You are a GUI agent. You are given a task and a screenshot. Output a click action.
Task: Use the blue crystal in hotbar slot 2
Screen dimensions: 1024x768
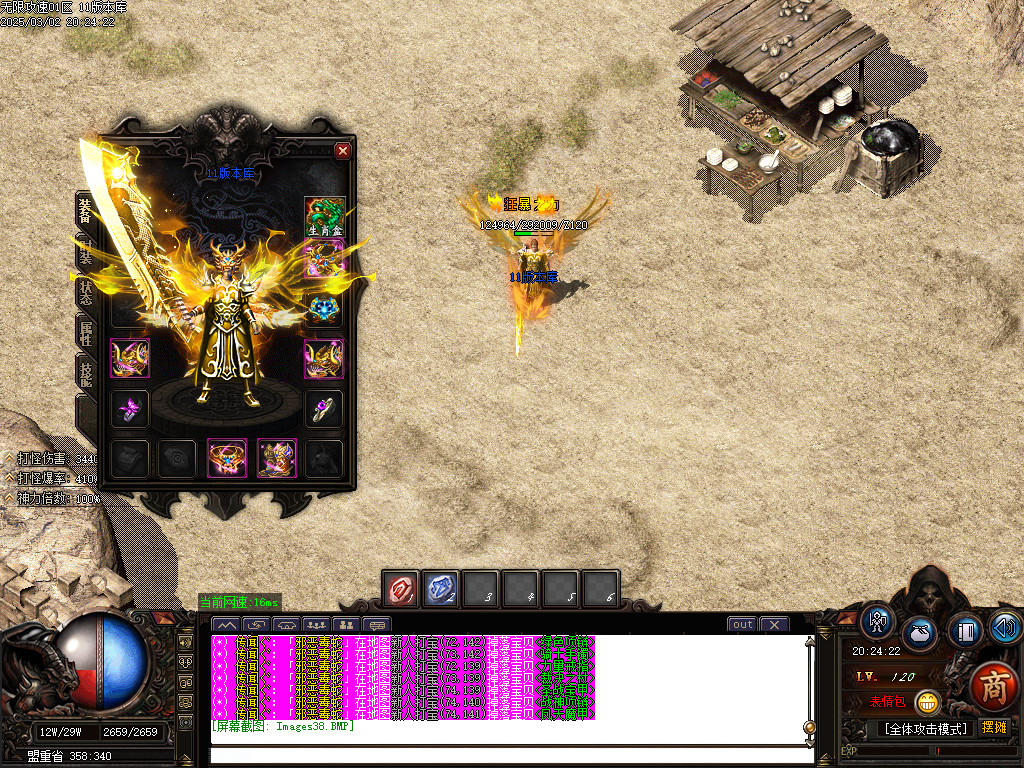click(441, 588)
